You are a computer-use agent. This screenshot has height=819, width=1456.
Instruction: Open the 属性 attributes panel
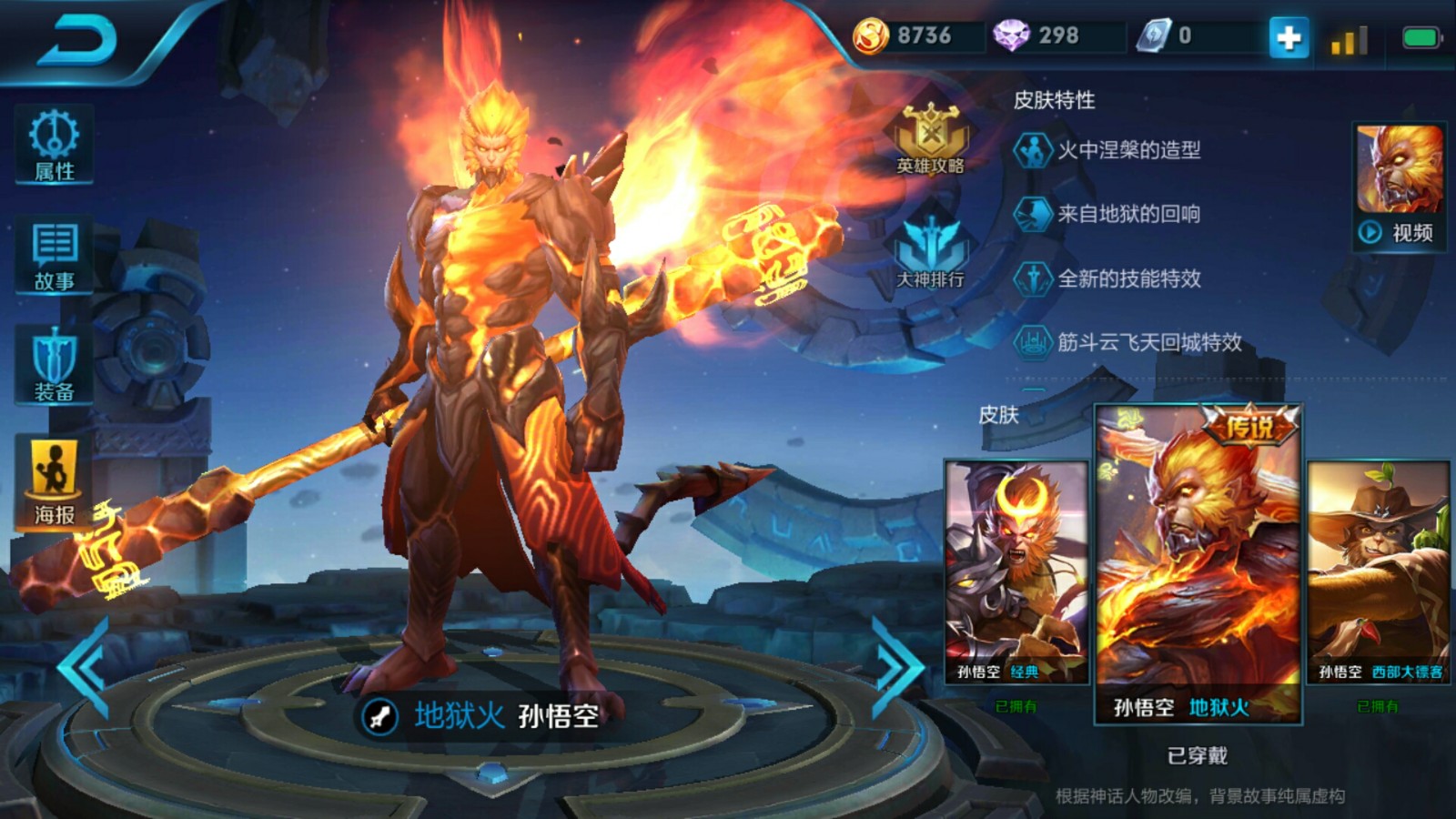pyautogui.click(x=54, y=145)
